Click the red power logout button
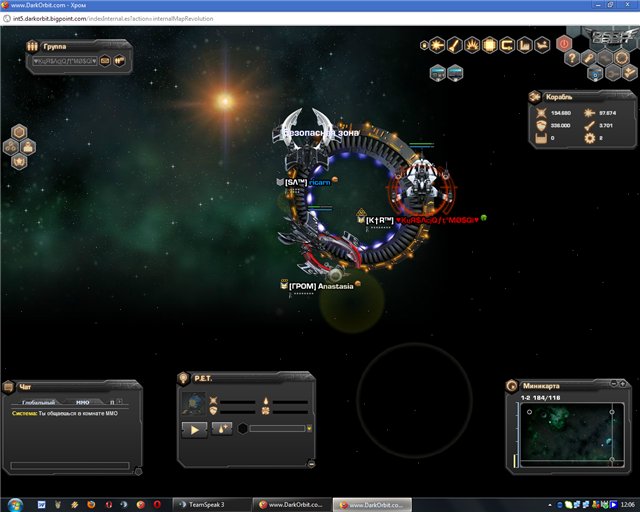This screenshot has height=512, width=640. [x=564, y=44]
